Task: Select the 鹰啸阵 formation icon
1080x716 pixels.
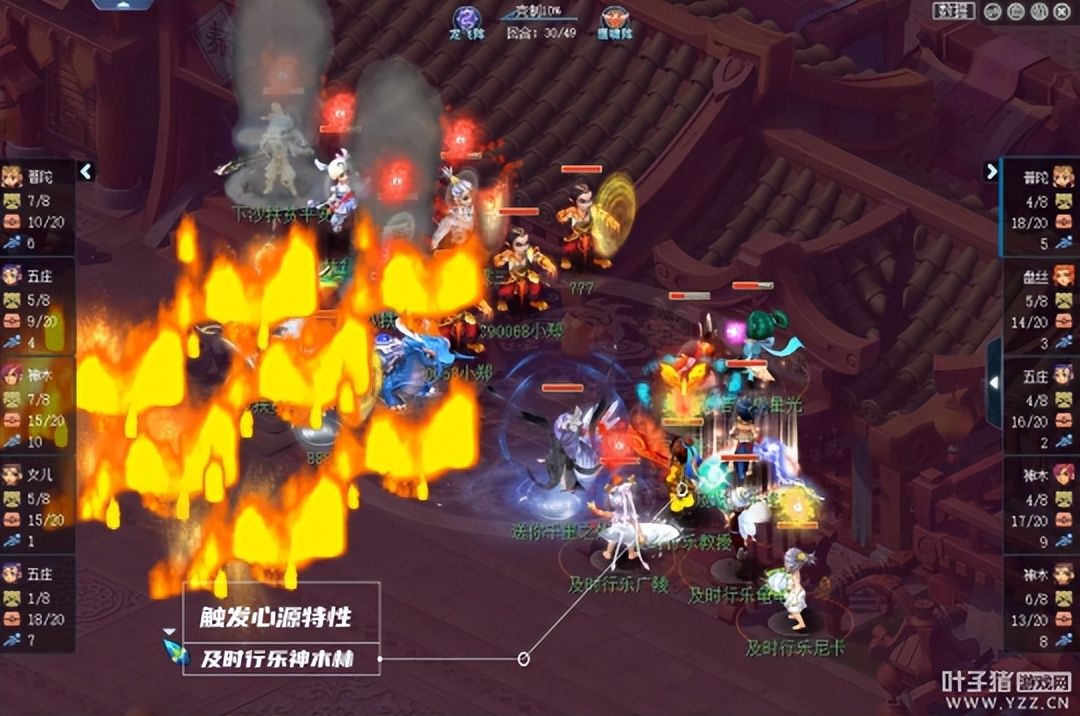Action: coord(614,20)
